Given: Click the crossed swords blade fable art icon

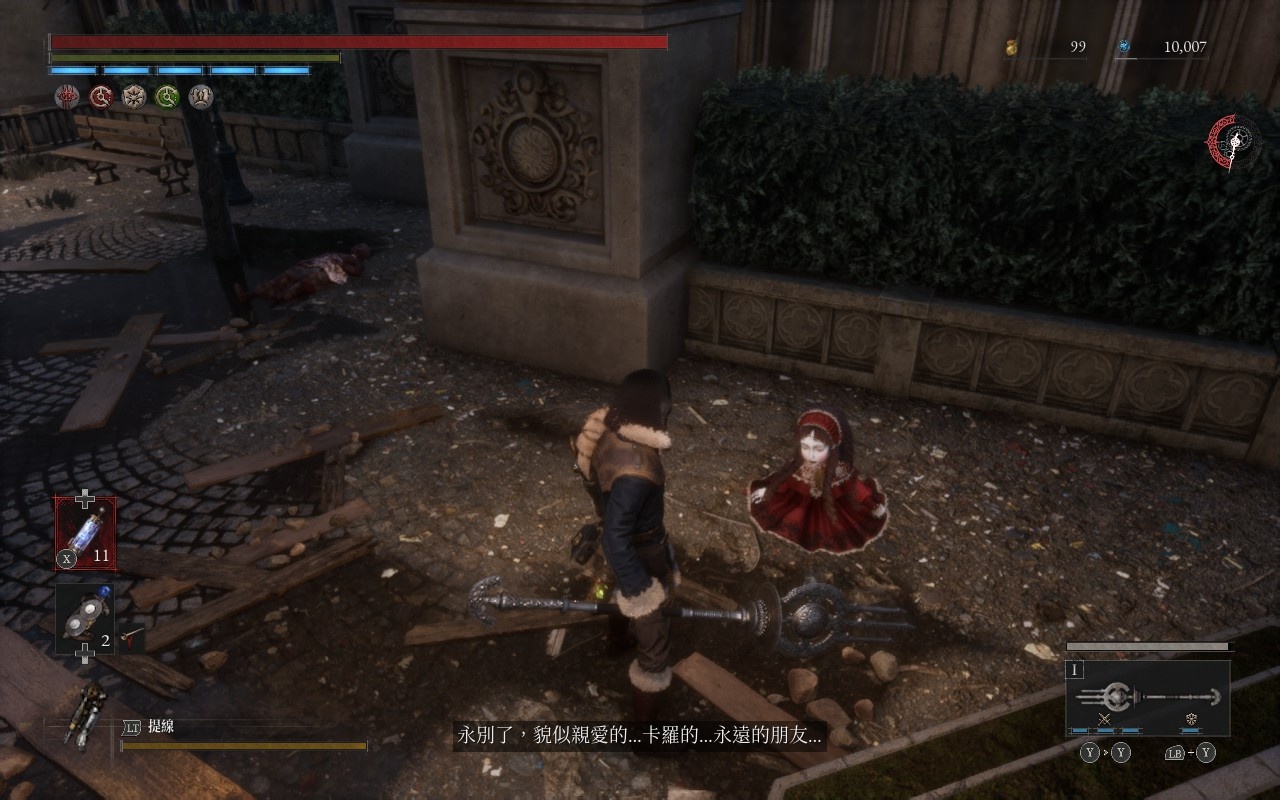Looking at the screenshot, I should coord(1105,720).
